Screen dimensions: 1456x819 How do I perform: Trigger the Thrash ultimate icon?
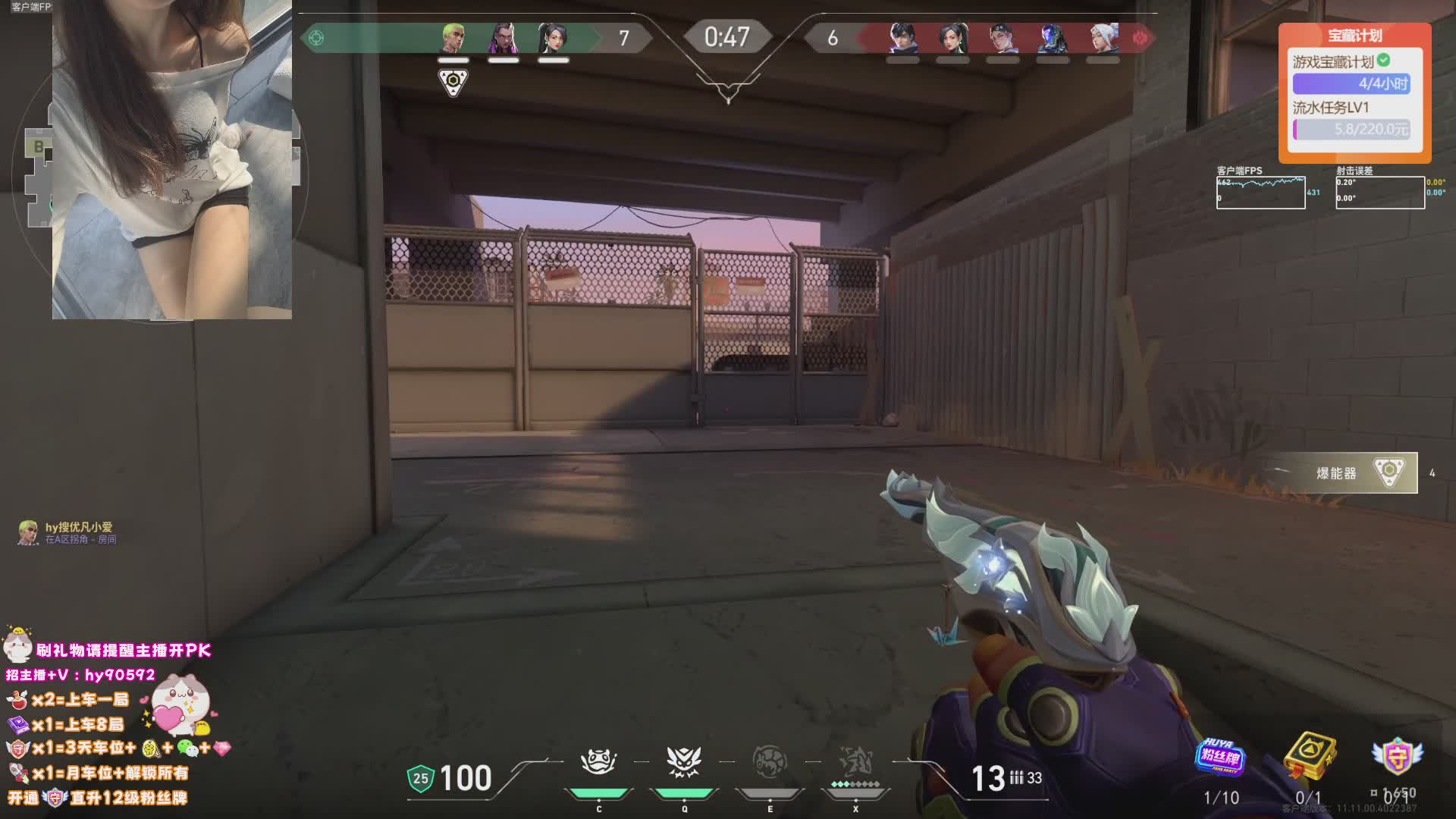[855, 762]
